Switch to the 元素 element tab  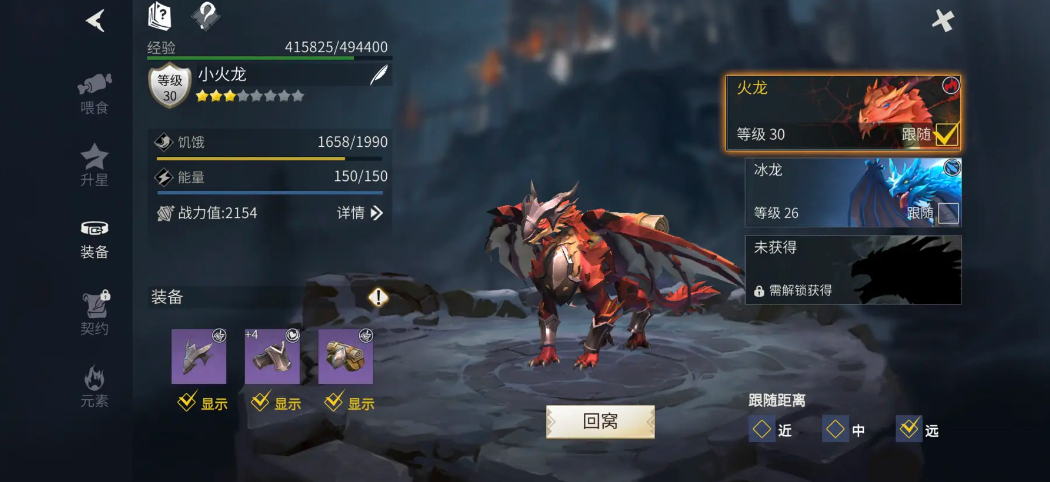94,387
